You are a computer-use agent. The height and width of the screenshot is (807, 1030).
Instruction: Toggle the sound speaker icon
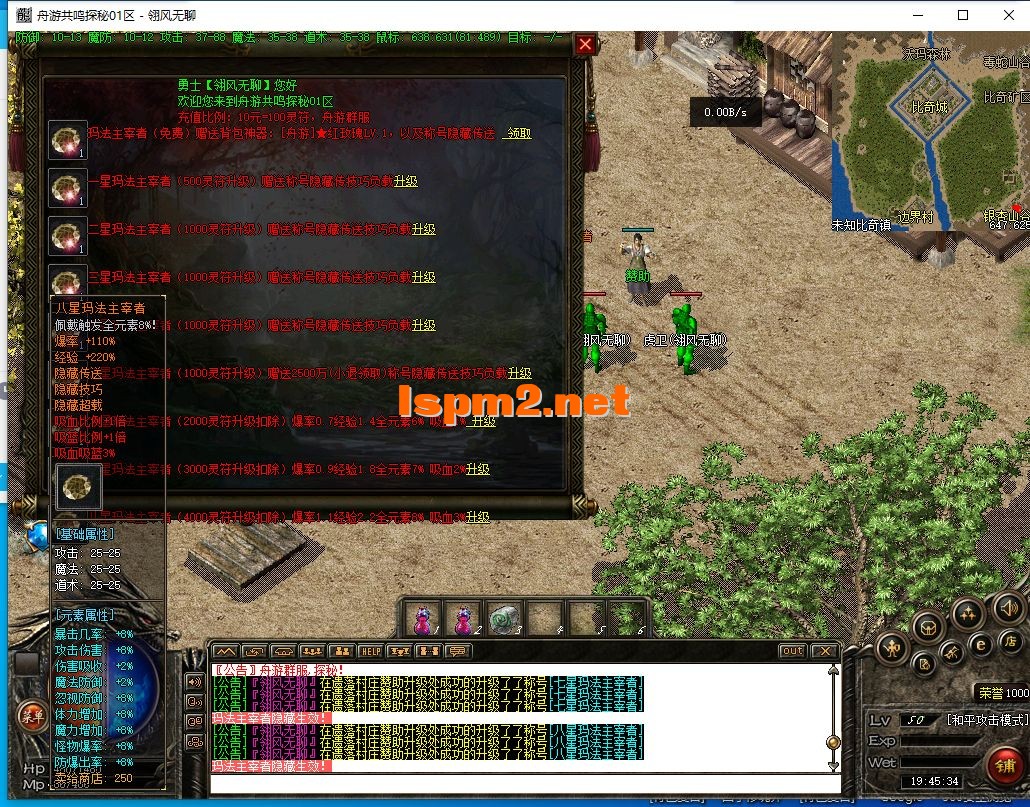click(x=1008, y=606)
